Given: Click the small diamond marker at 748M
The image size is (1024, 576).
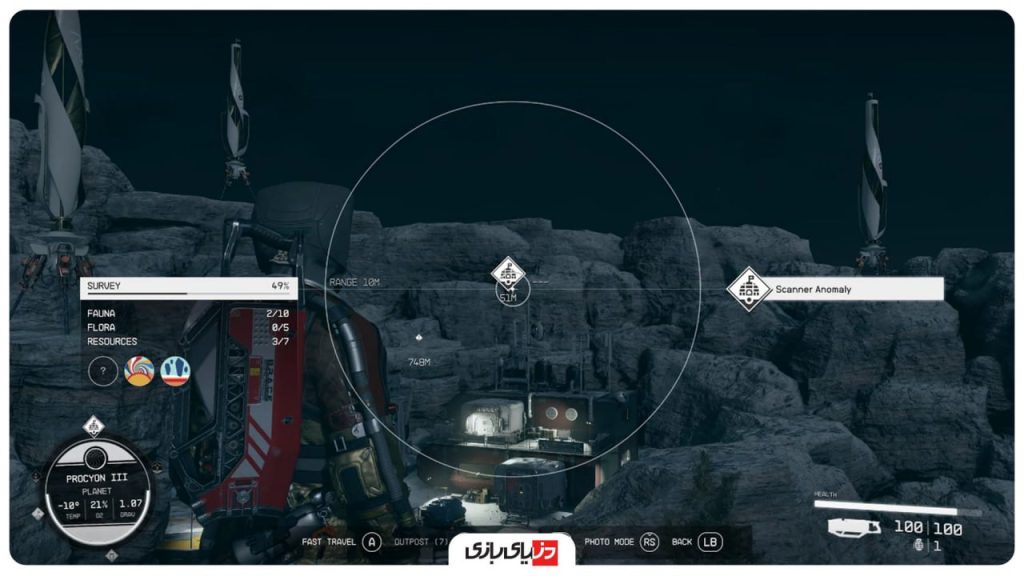Looking at the screenshot, I should pos(418,338).
